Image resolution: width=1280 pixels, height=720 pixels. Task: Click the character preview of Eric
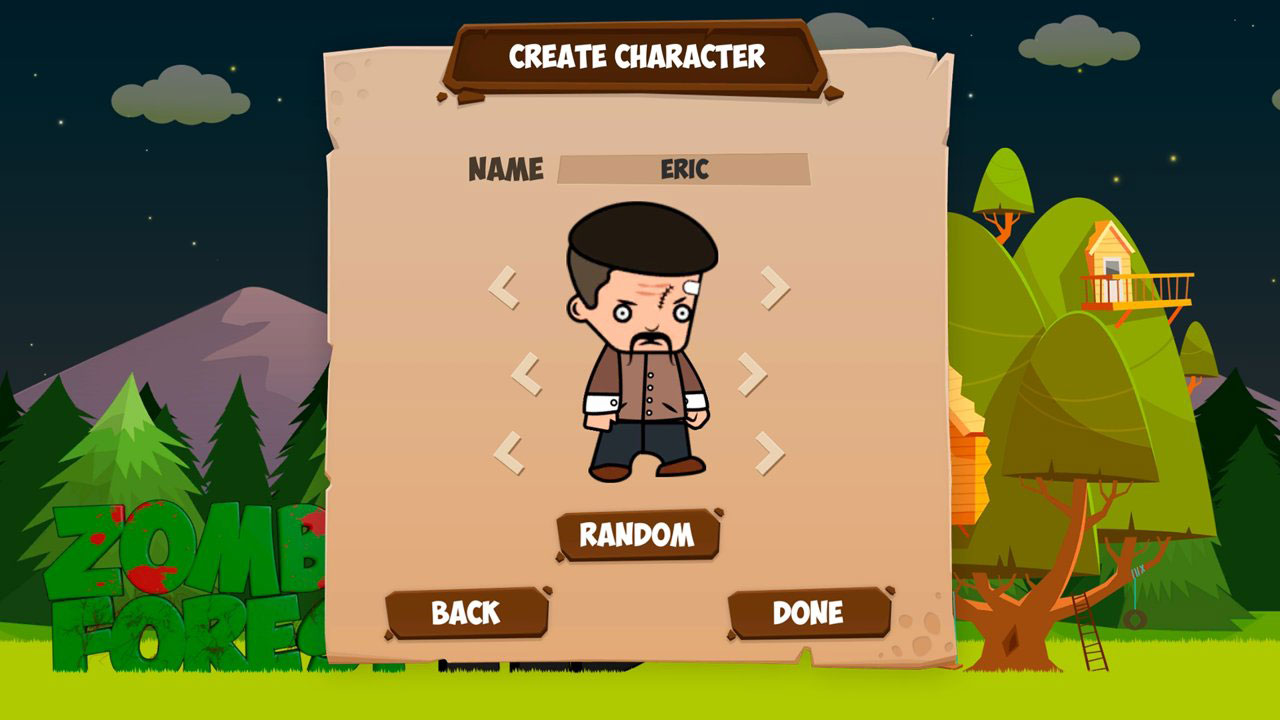(x=640, y=340)
